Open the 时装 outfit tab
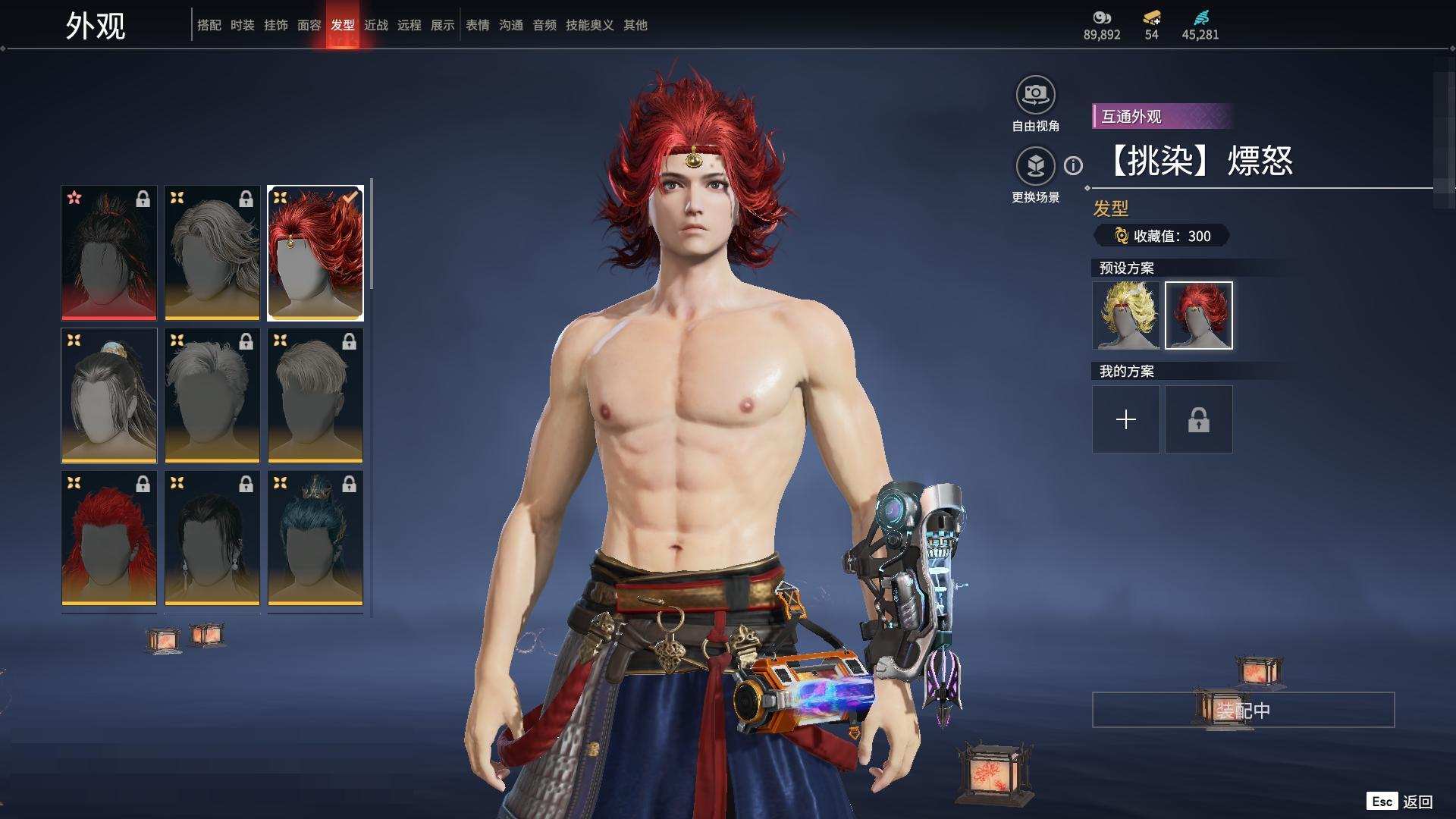The image size is (1456, 819). click(x=242, y=25)
